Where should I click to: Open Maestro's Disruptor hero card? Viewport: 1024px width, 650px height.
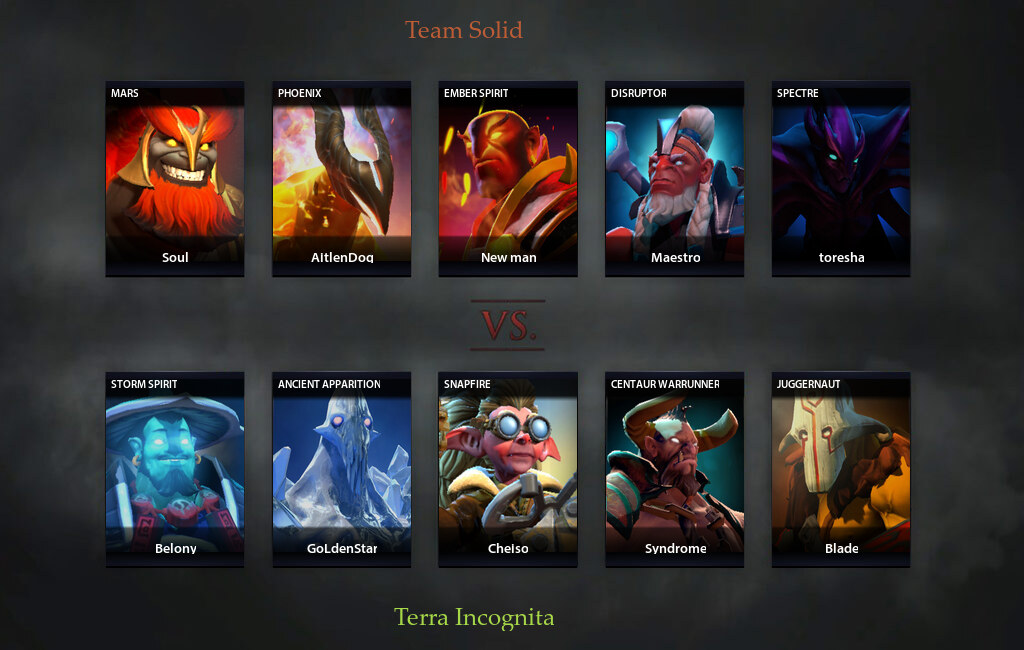pos(675,178)
